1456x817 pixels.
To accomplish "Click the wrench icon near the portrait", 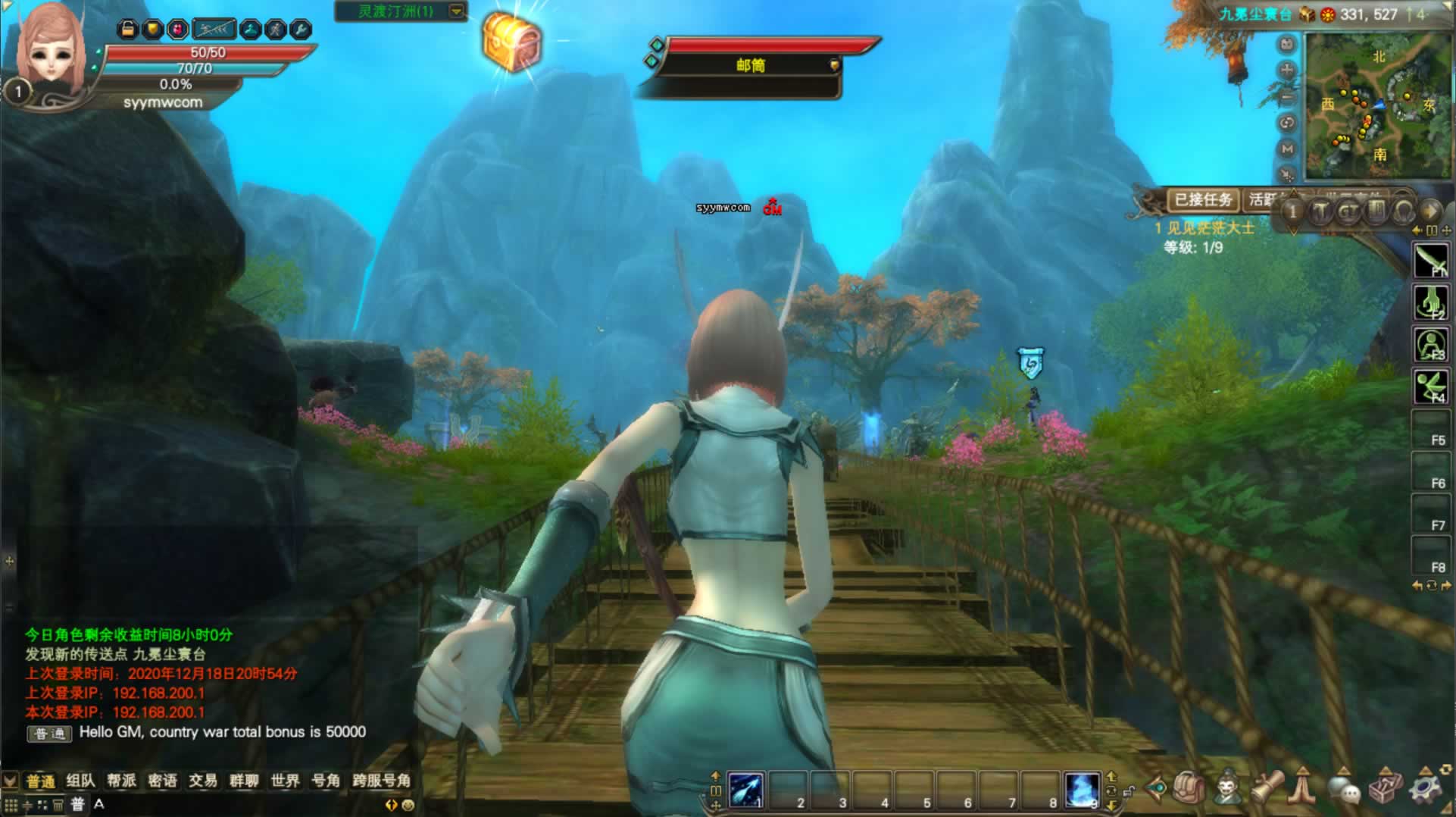I will pyautogui.click(x=300, y=30).
